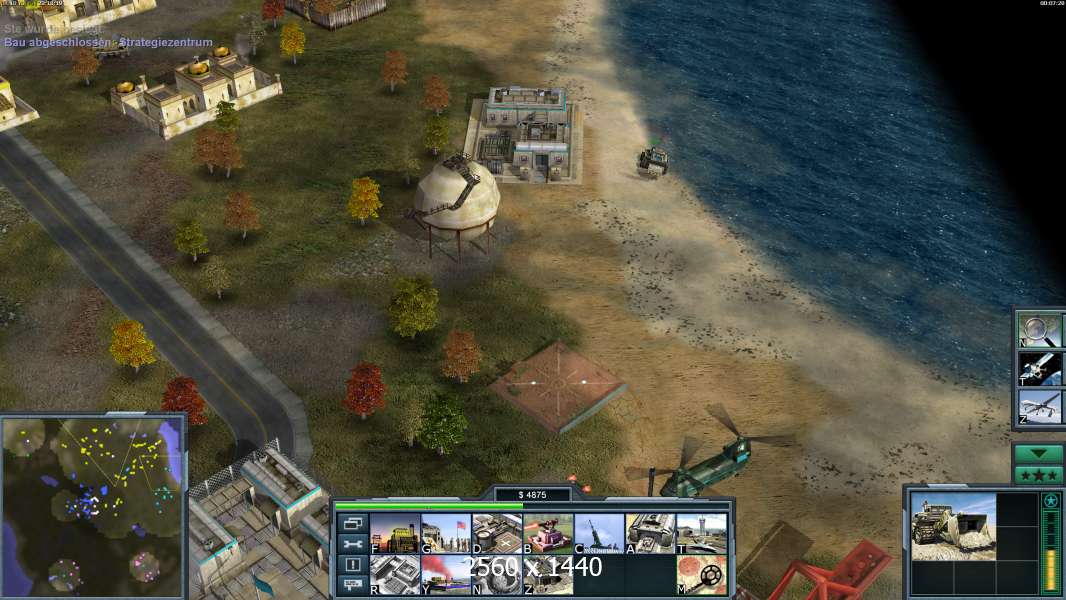Select the Barracks build icon

446,533
